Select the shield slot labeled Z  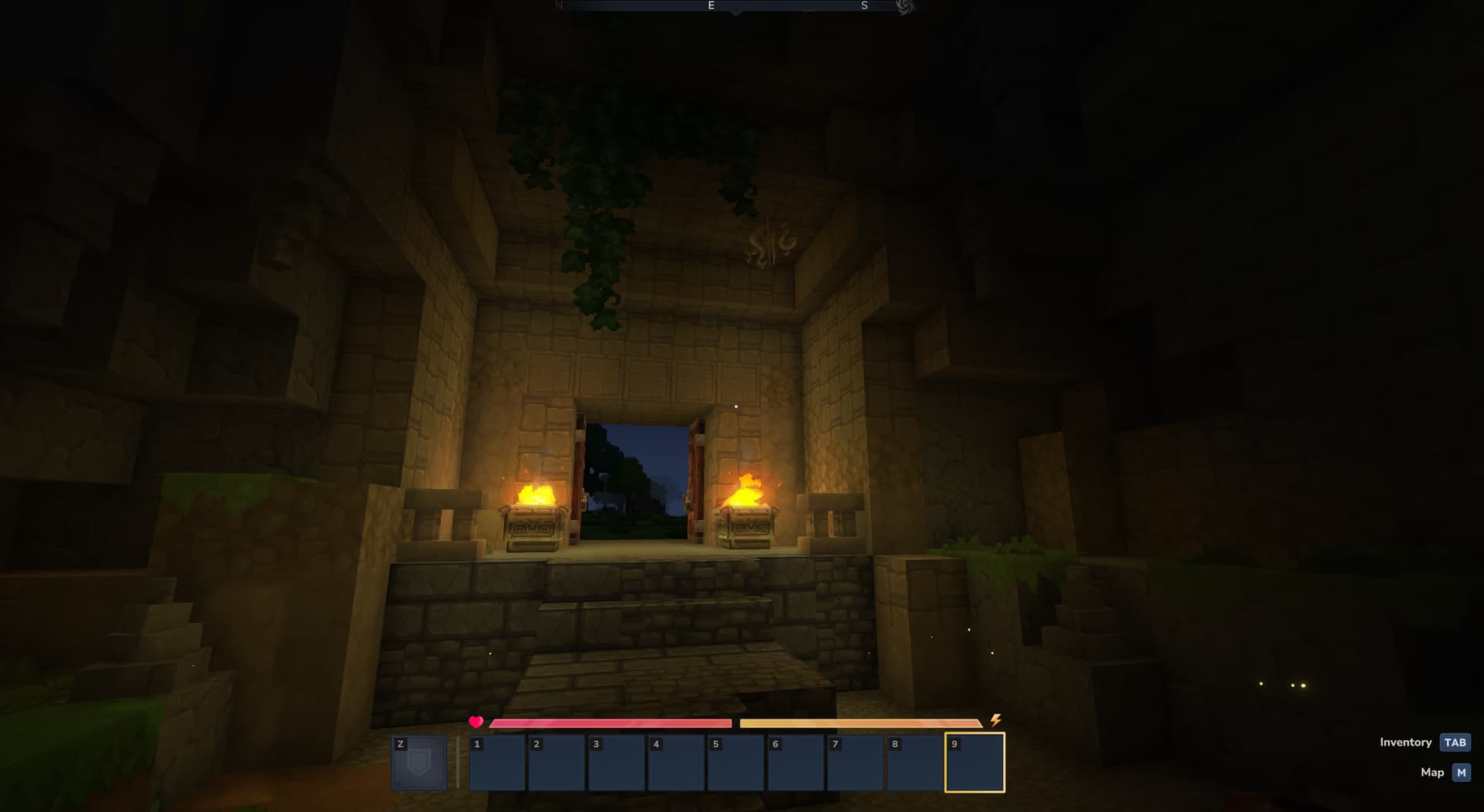pos(420,763)
